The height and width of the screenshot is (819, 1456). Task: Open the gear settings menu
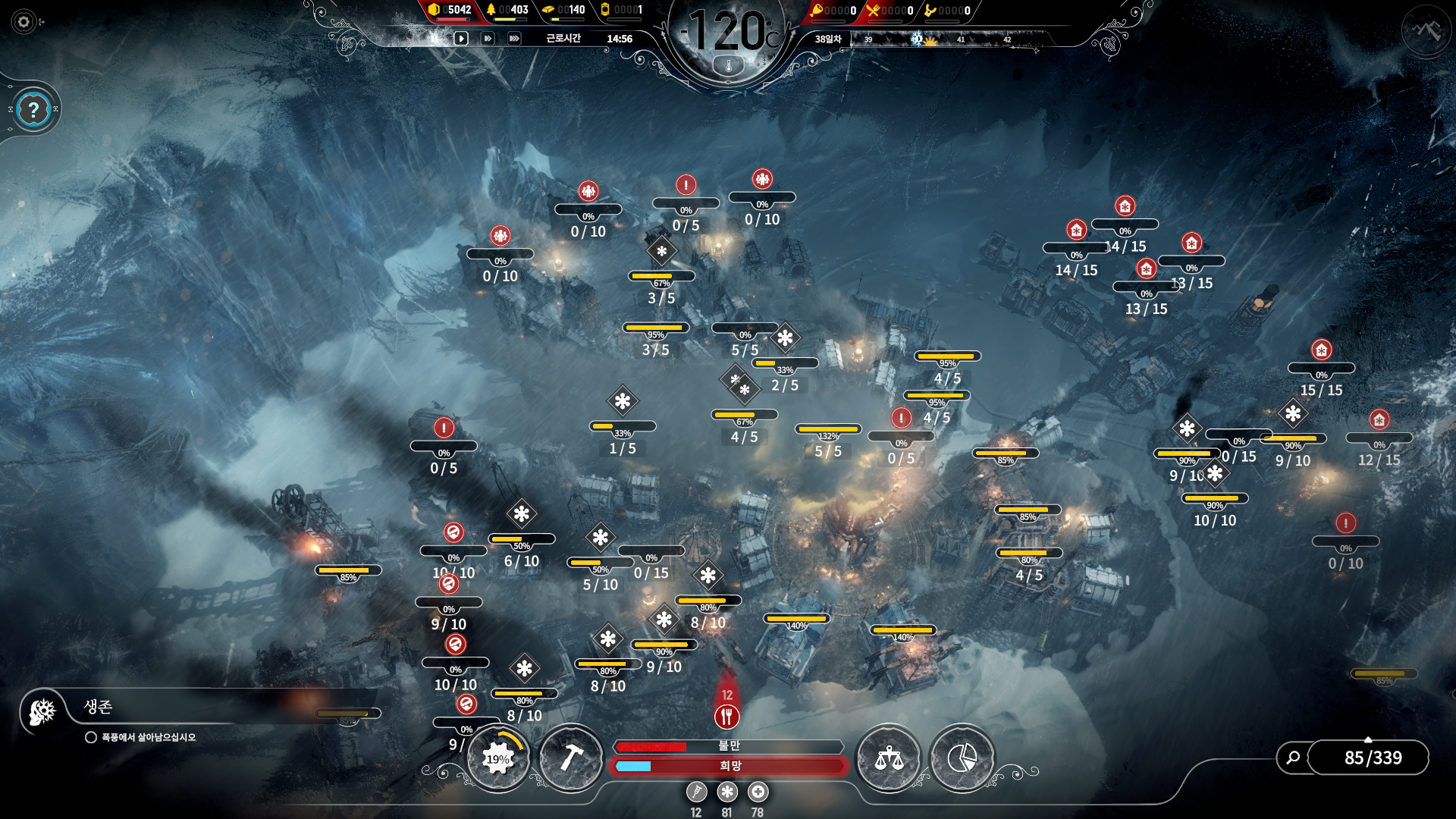point(24,22)
